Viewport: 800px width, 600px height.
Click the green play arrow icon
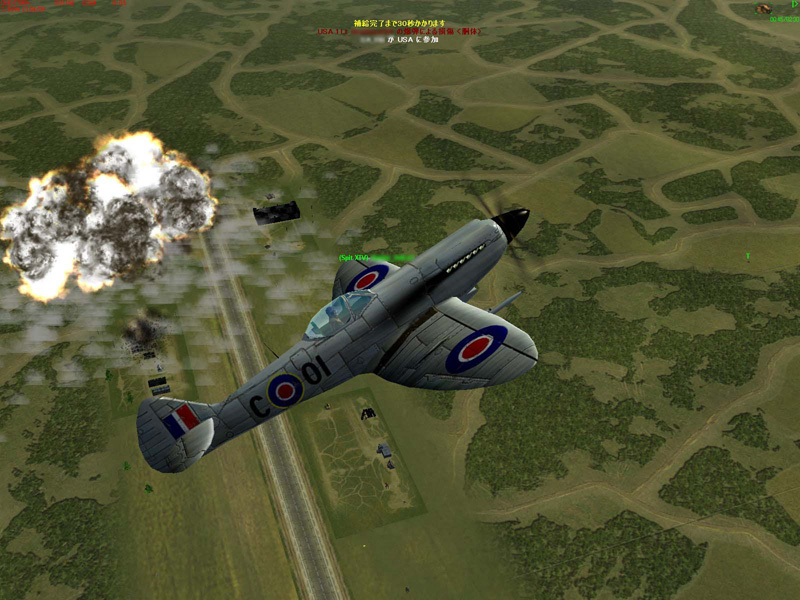[794, 5]
